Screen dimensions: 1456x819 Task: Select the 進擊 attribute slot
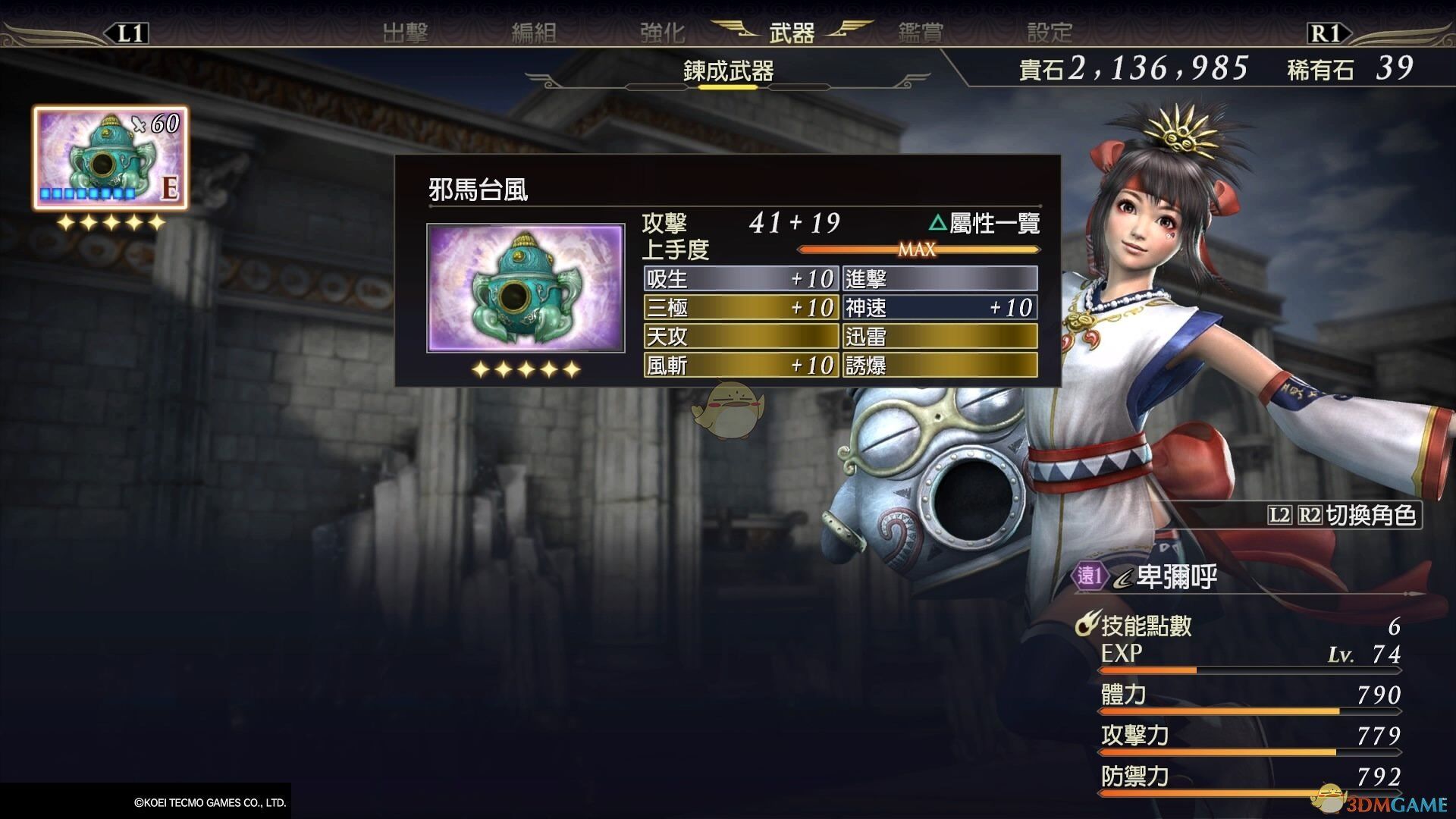tap(940, 279)
